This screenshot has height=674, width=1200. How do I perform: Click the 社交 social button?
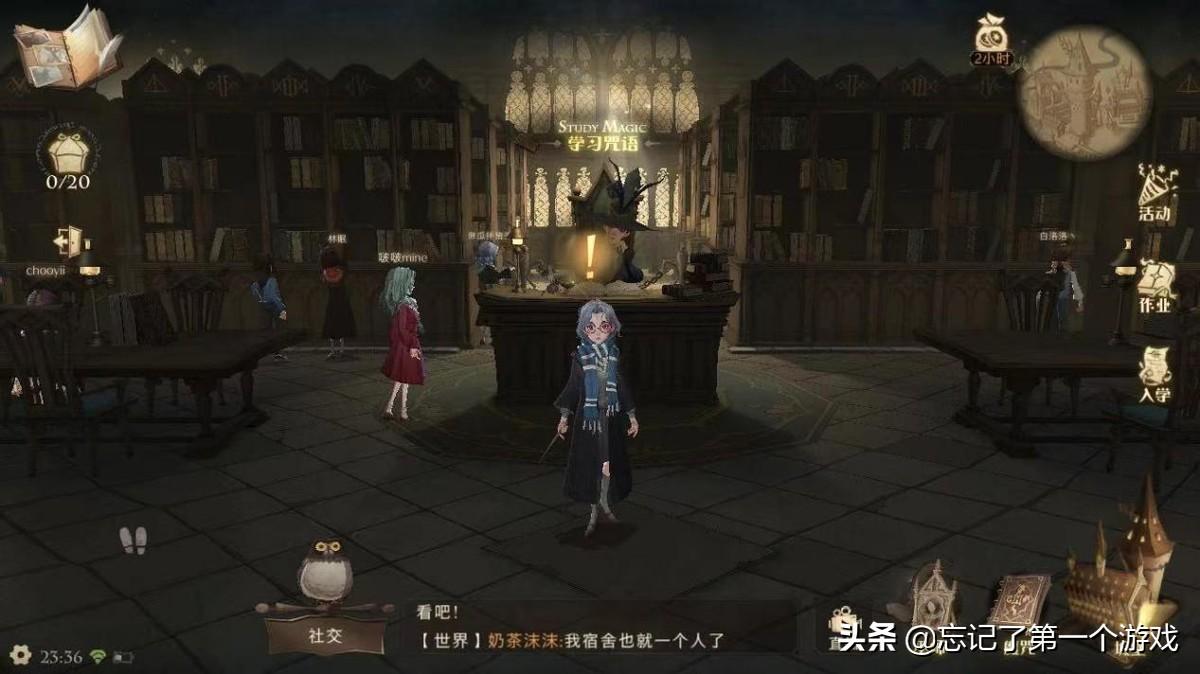(x=324, y=635)
